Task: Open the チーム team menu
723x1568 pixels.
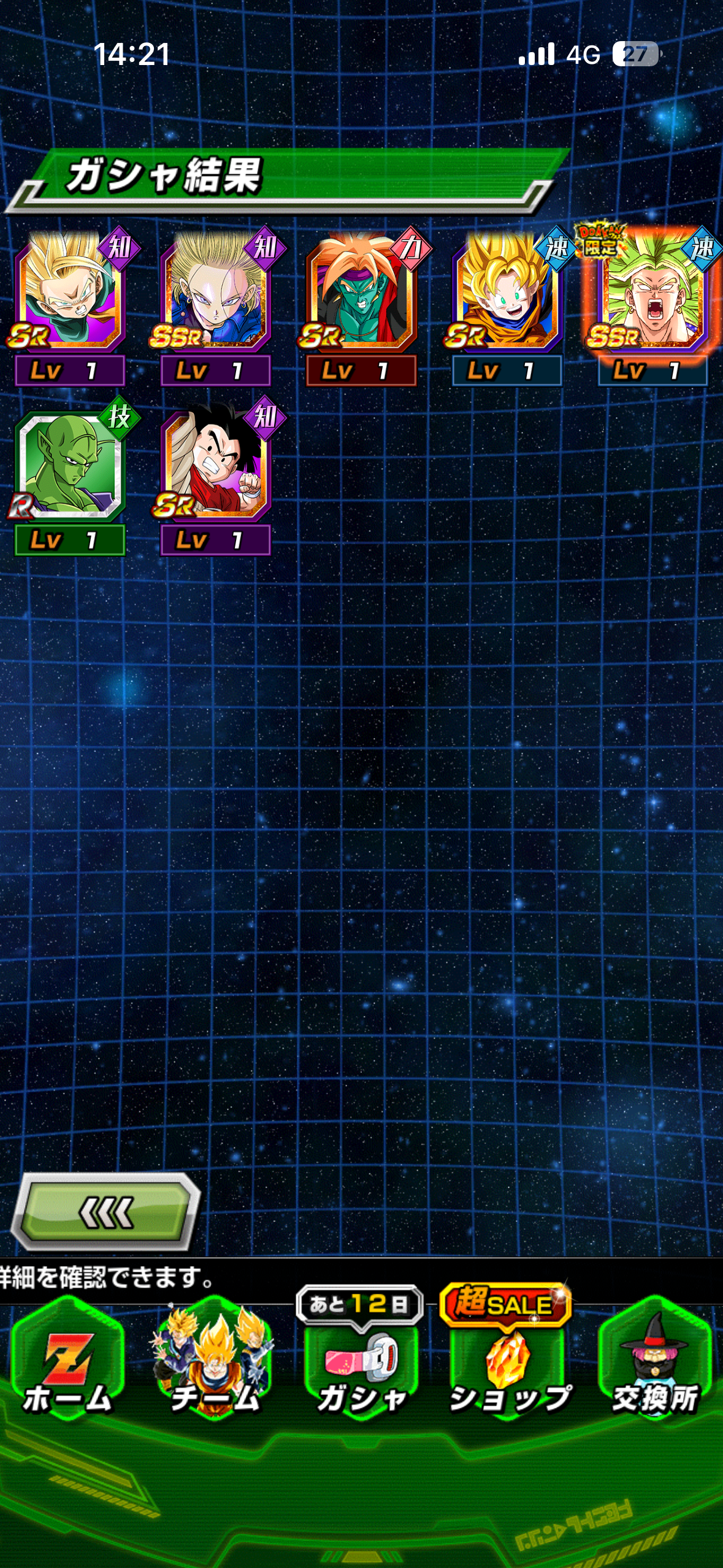Action: click(215, 1359)
